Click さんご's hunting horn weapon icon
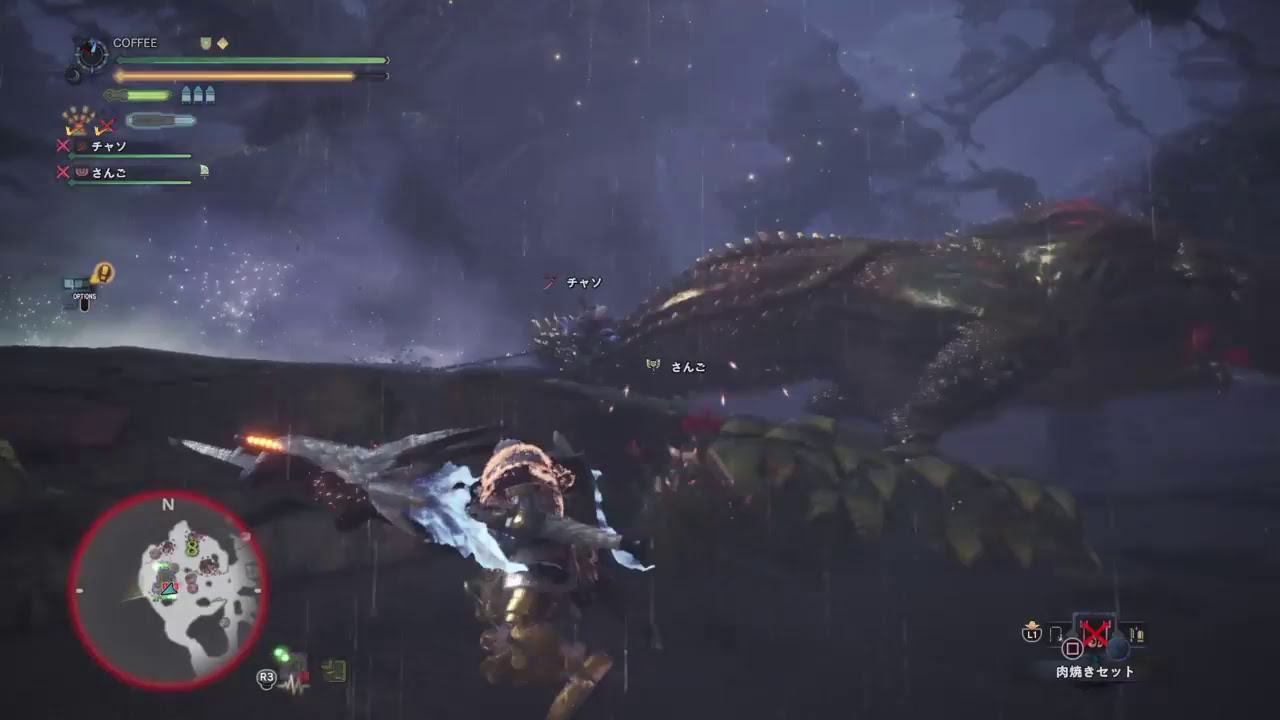The height and width of the screenshot is (720, 1280). (80, 172)
